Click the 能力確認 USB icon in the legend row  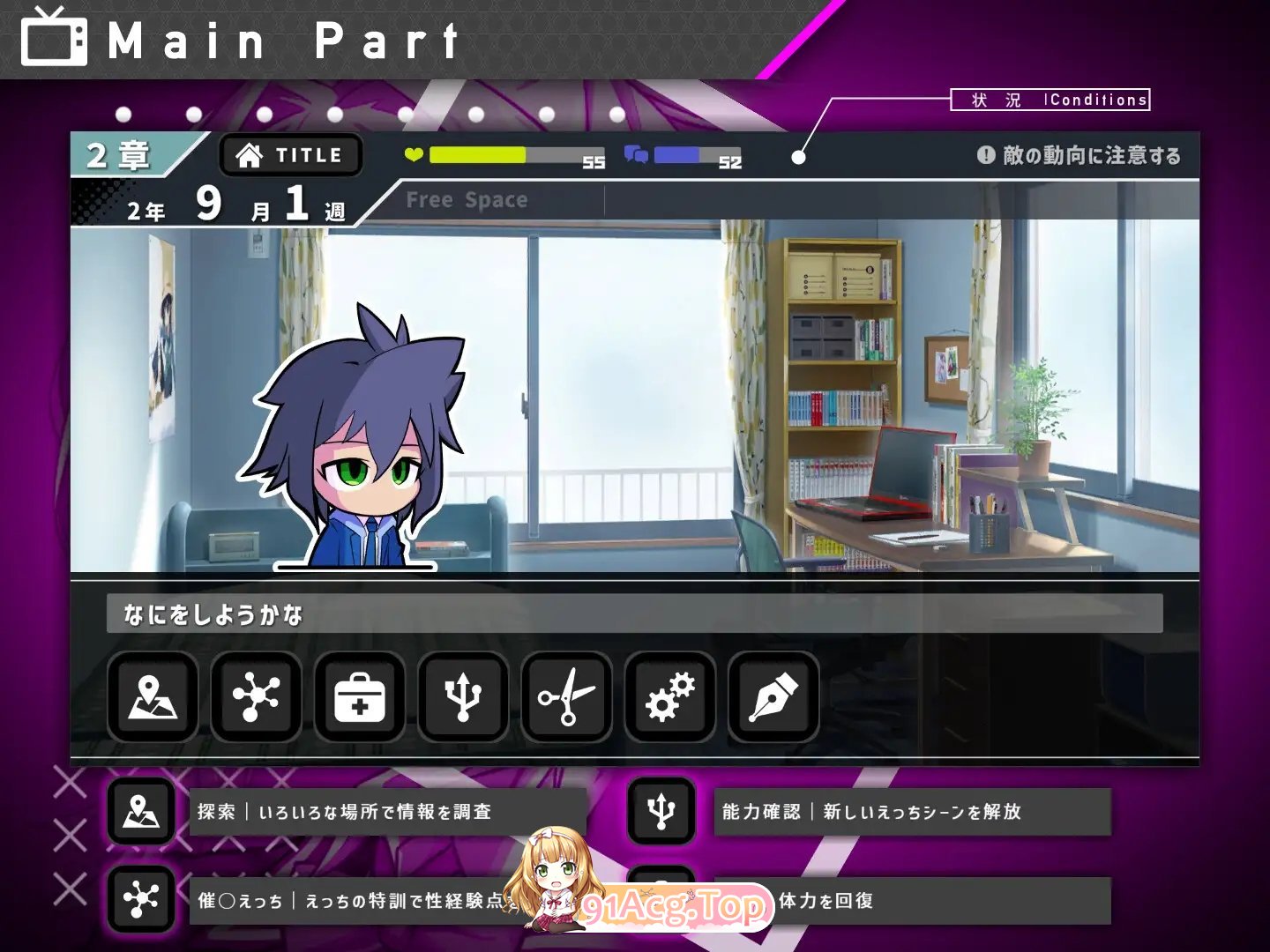tap(661, 812)
